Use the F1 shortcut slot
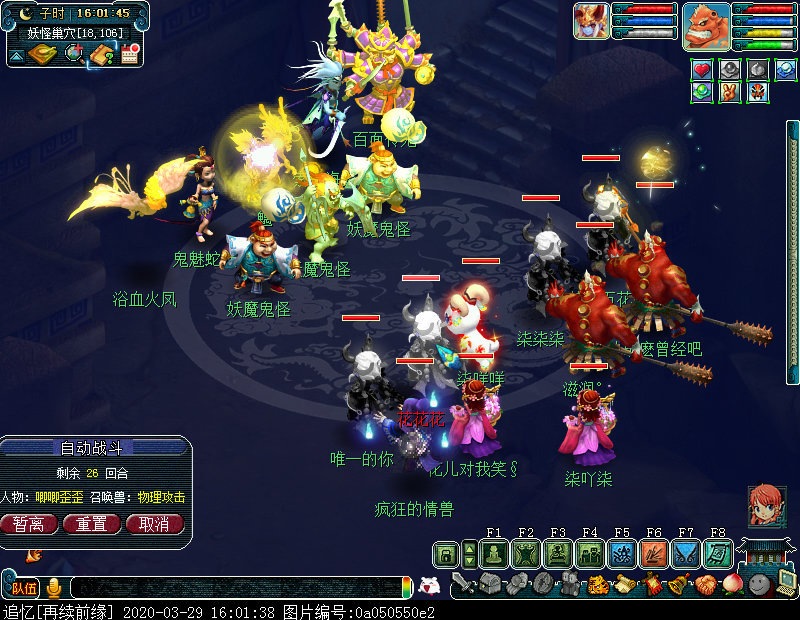This screenshot has height=620, width=800. click(494, 554)
